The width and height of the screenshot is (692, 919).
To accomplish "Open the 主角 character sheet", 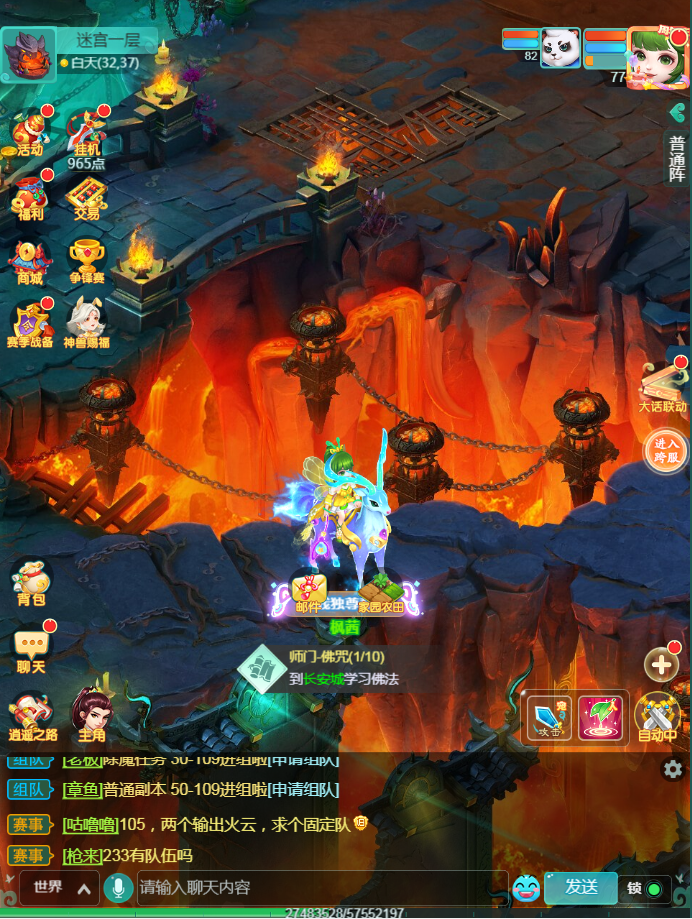I will [91, 717].
